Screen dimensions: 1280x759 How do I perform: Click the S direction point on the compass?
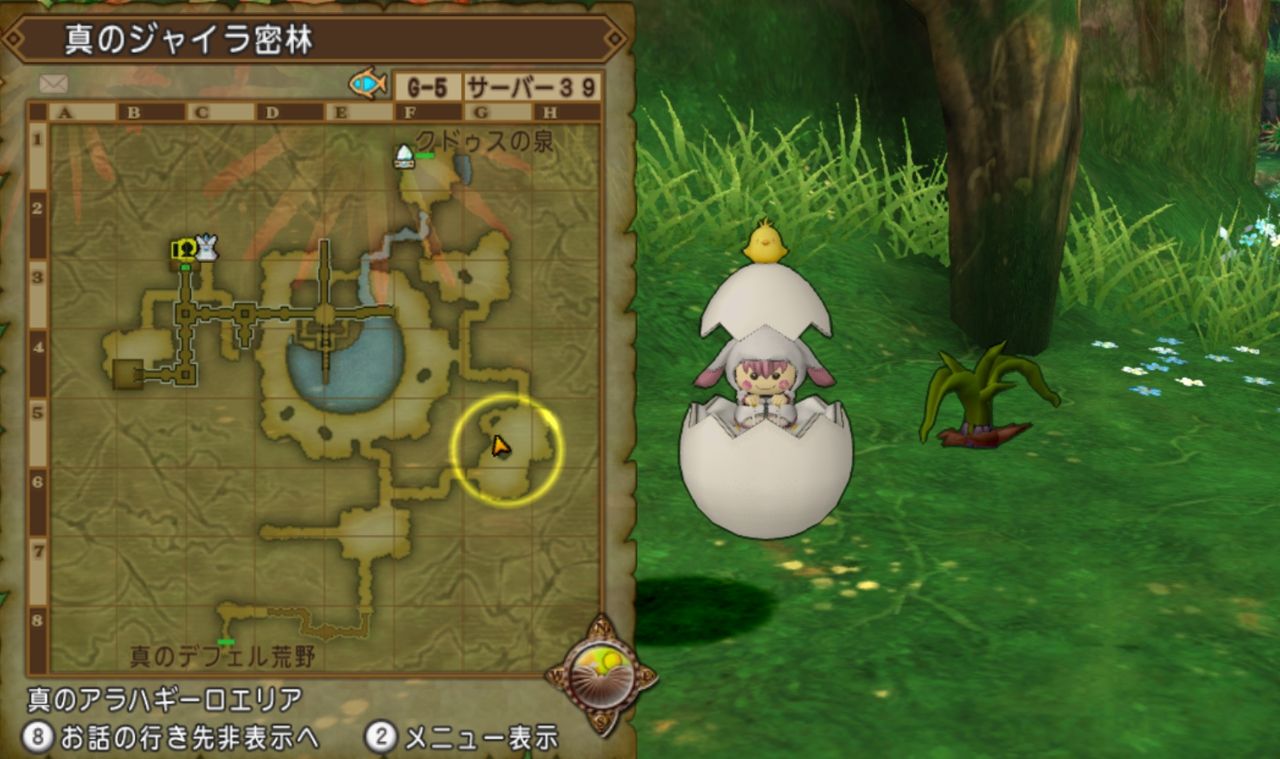pos(601,719)
